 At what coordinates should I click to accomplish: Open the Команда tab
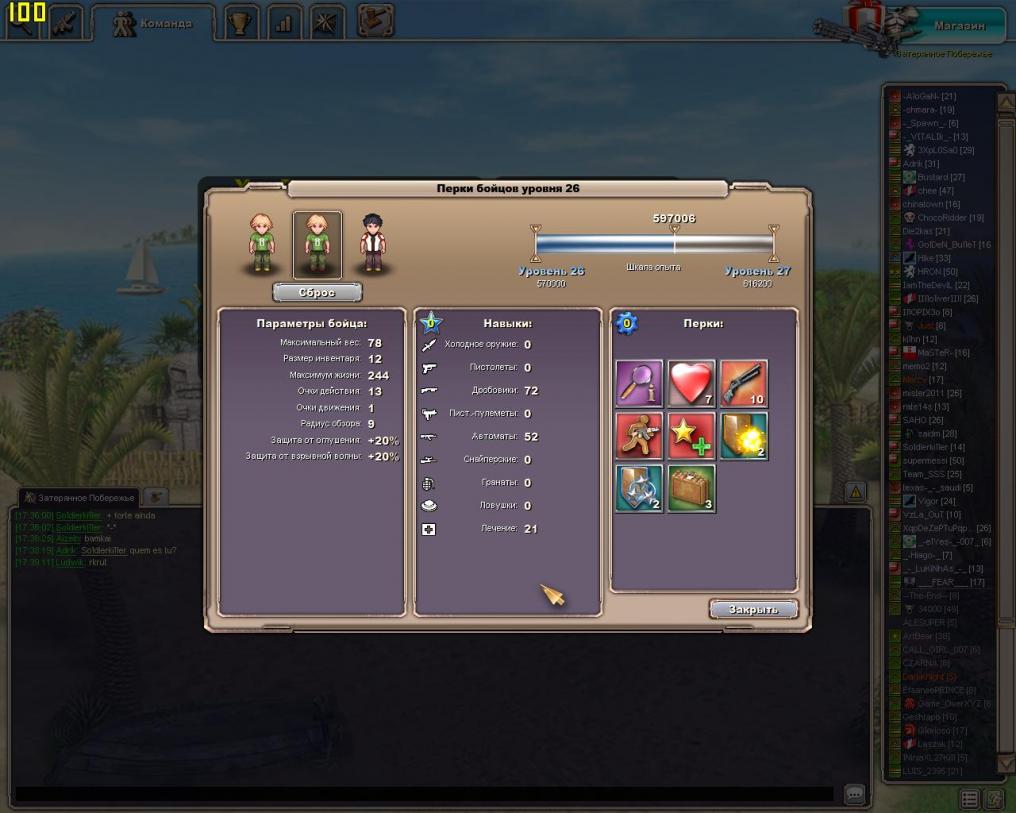coord(153,23)
